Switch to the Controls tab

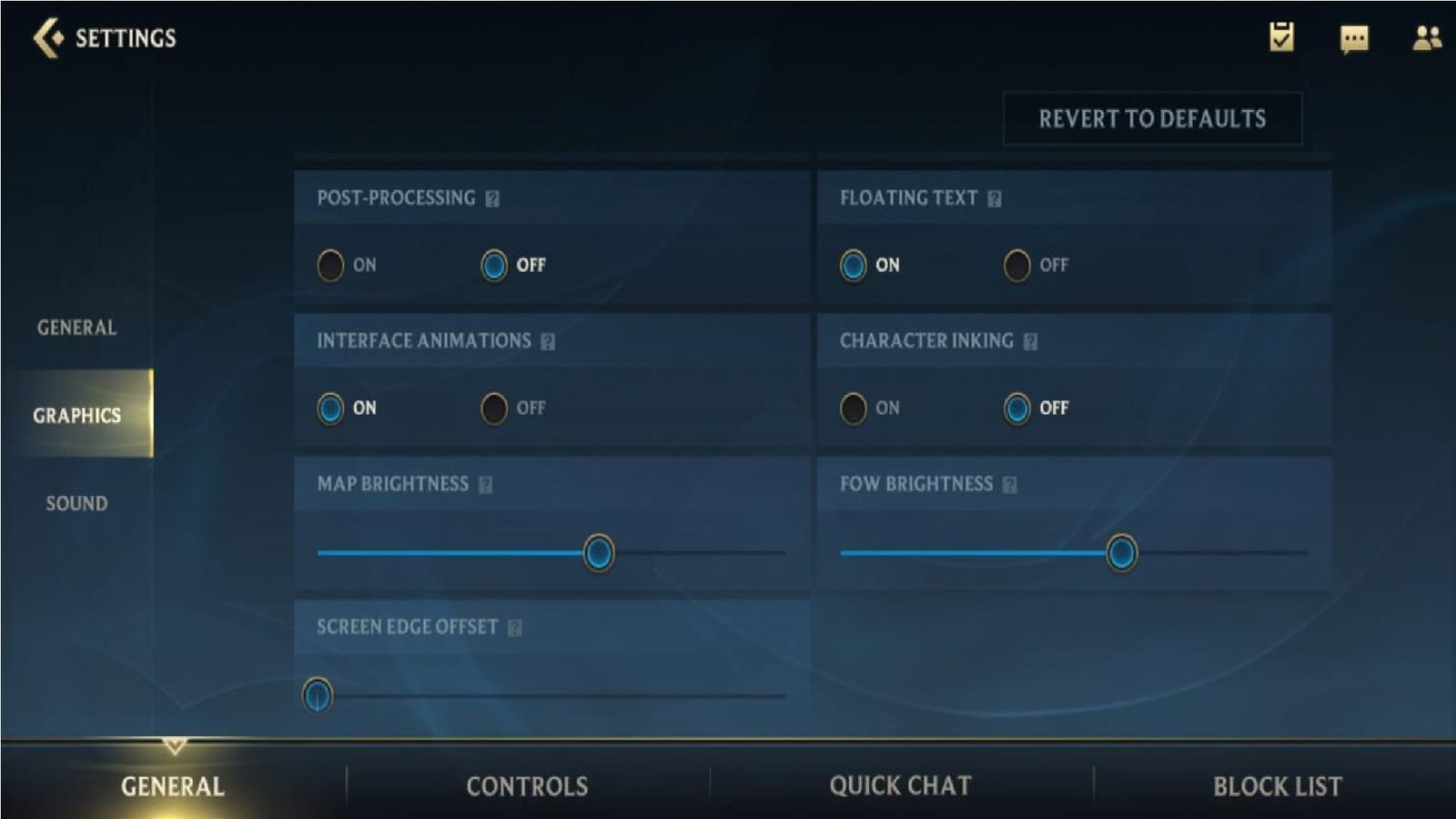pos(528,784)
